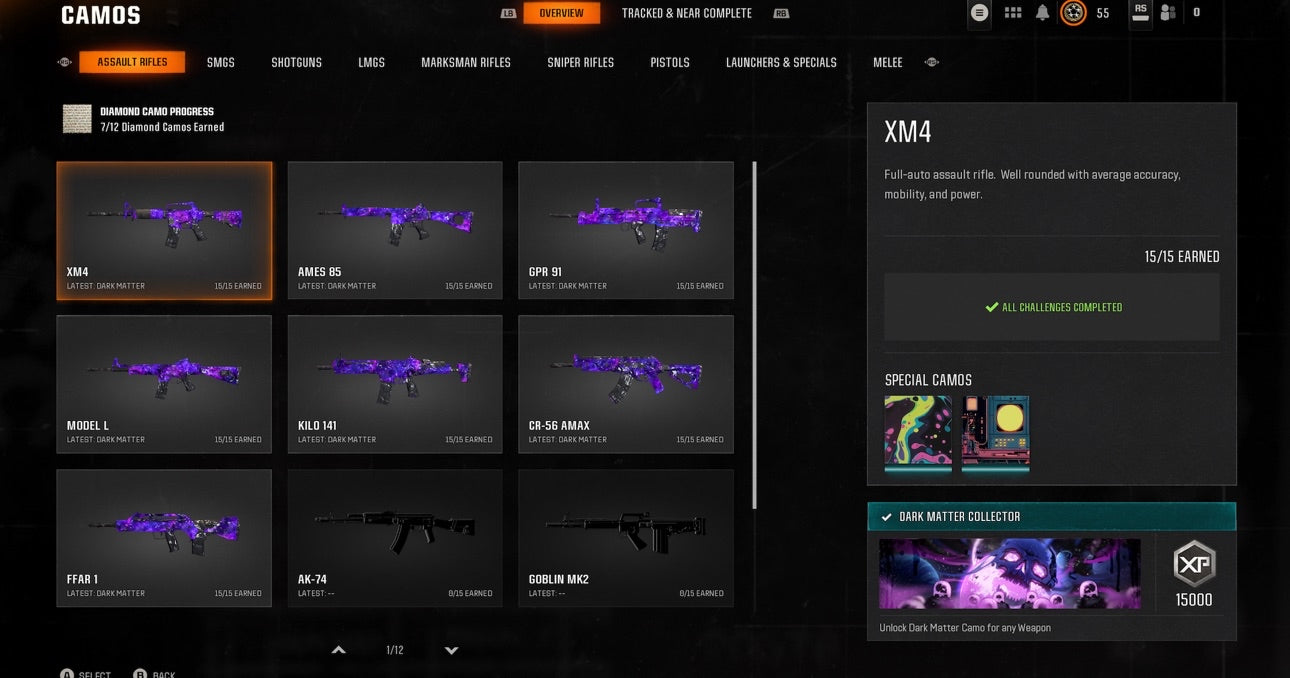Image resolution: width=1290 pixels, height=678 pixels.
Task: Open the Tracked & Near Complete view
Action: [x=686, y=13]
